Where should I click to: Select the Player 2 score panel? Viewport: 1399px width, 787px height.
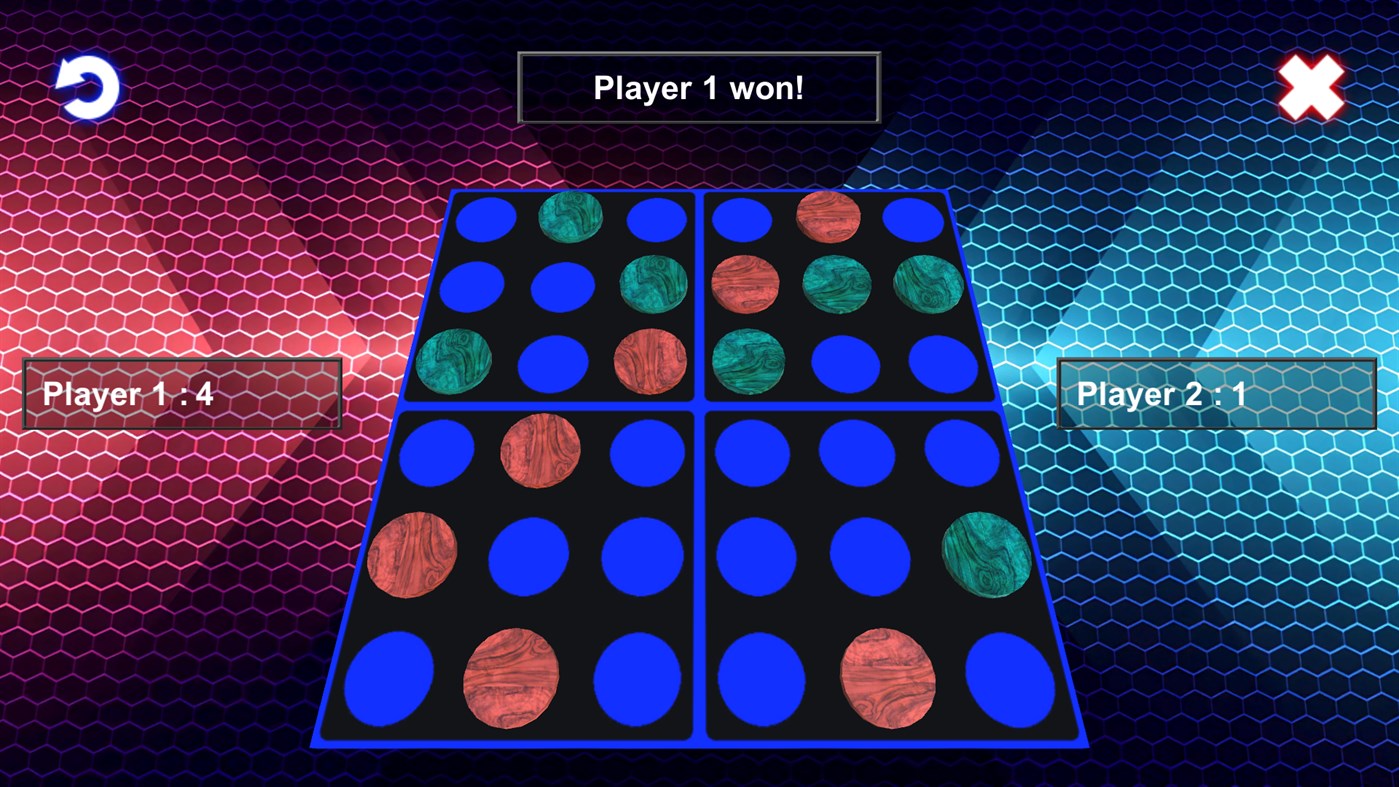(x=1216, y=393)
